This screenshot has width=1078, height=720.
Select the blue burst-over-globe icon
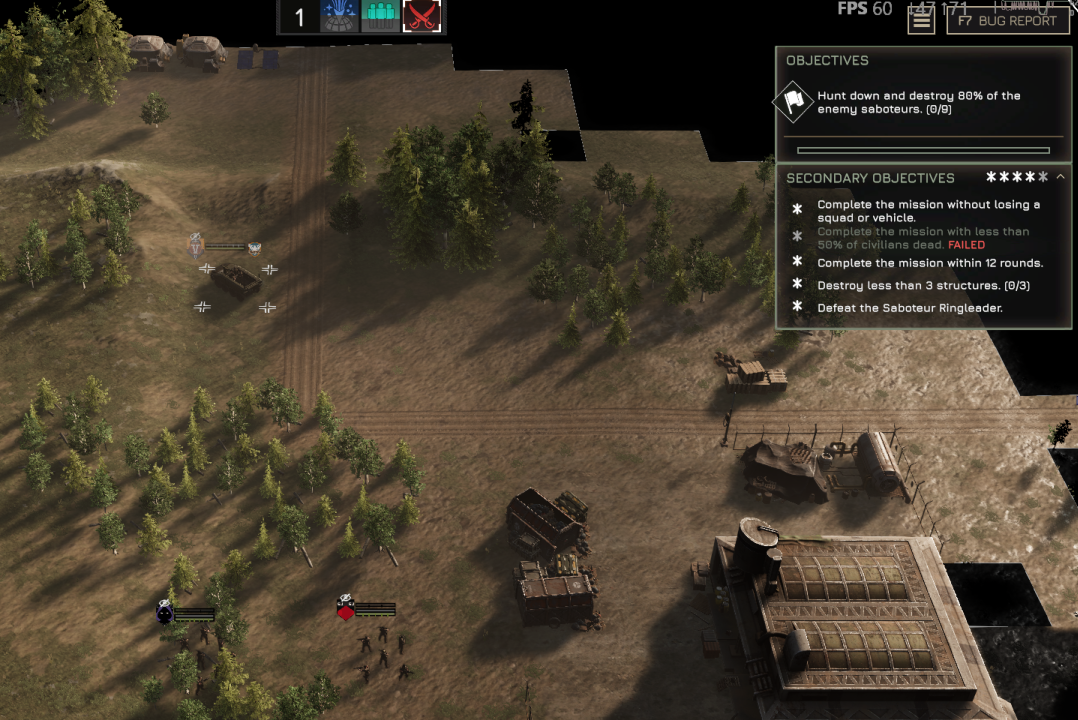tap(339, 16)
